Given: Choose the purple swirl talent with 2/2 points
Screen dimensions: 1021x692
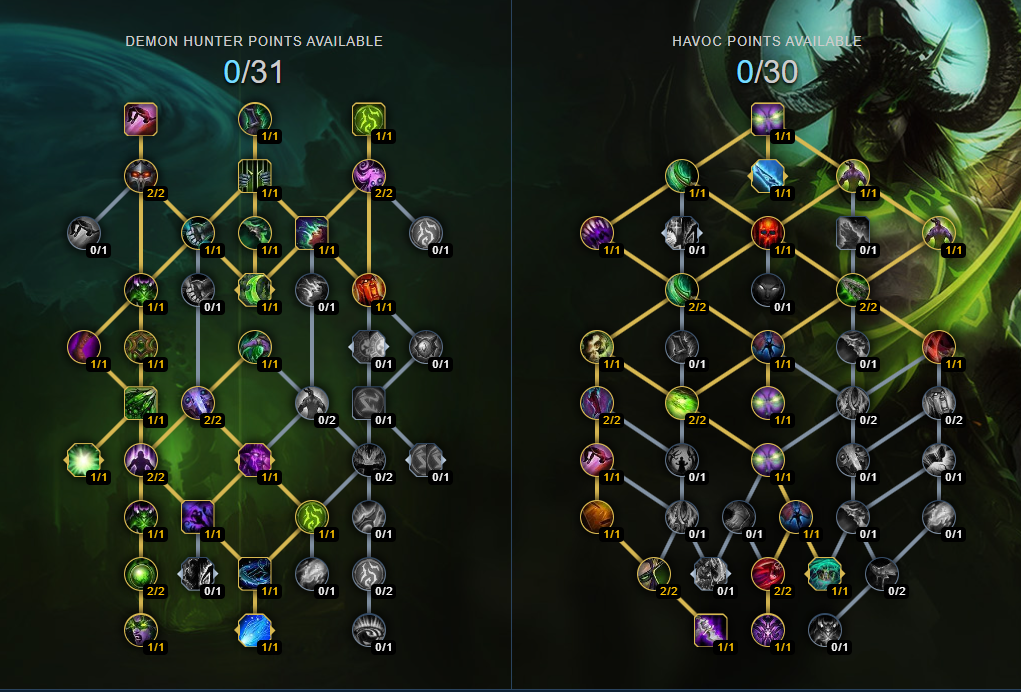Looking at the screenshot, I should coord(368,176).
